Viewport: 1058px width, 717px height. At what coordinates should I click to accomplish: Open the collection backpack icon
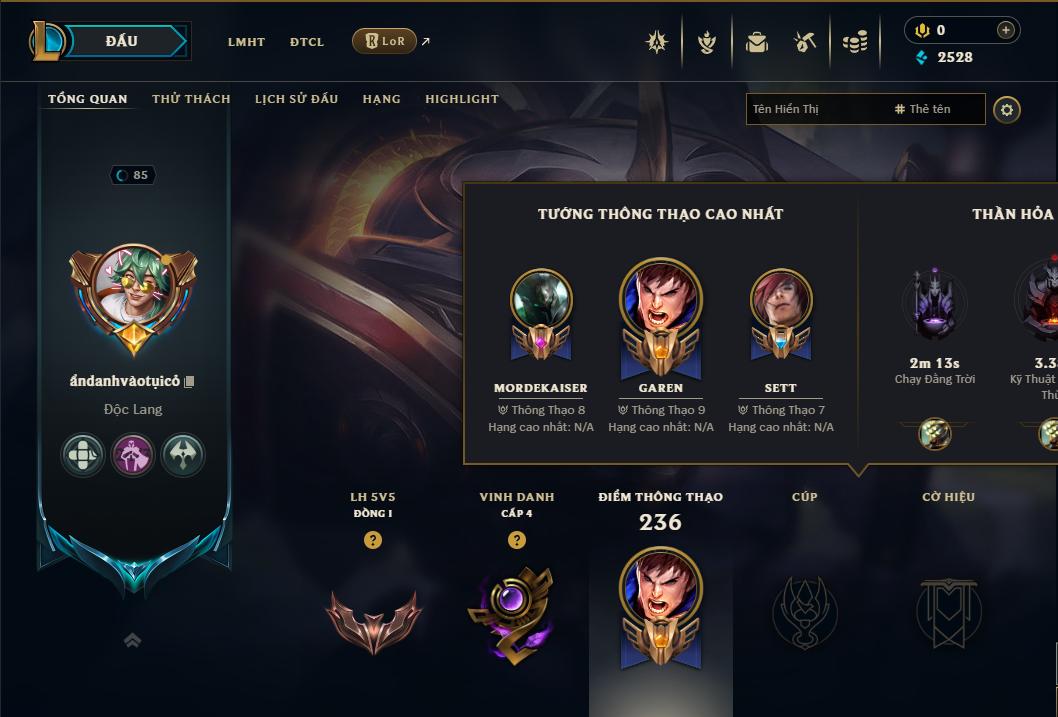757,42
